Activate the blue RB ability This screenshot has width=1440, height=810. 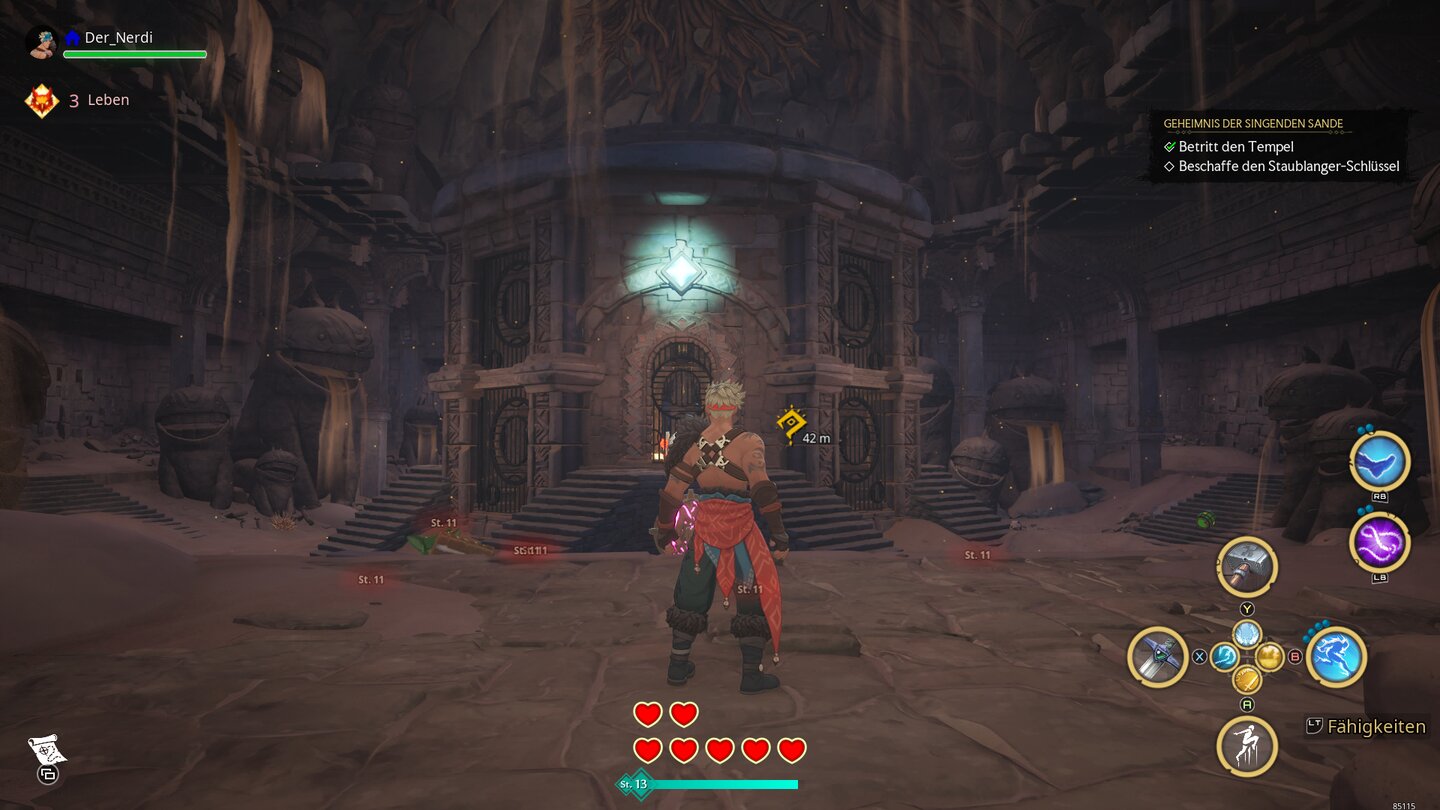(1379, 461)
